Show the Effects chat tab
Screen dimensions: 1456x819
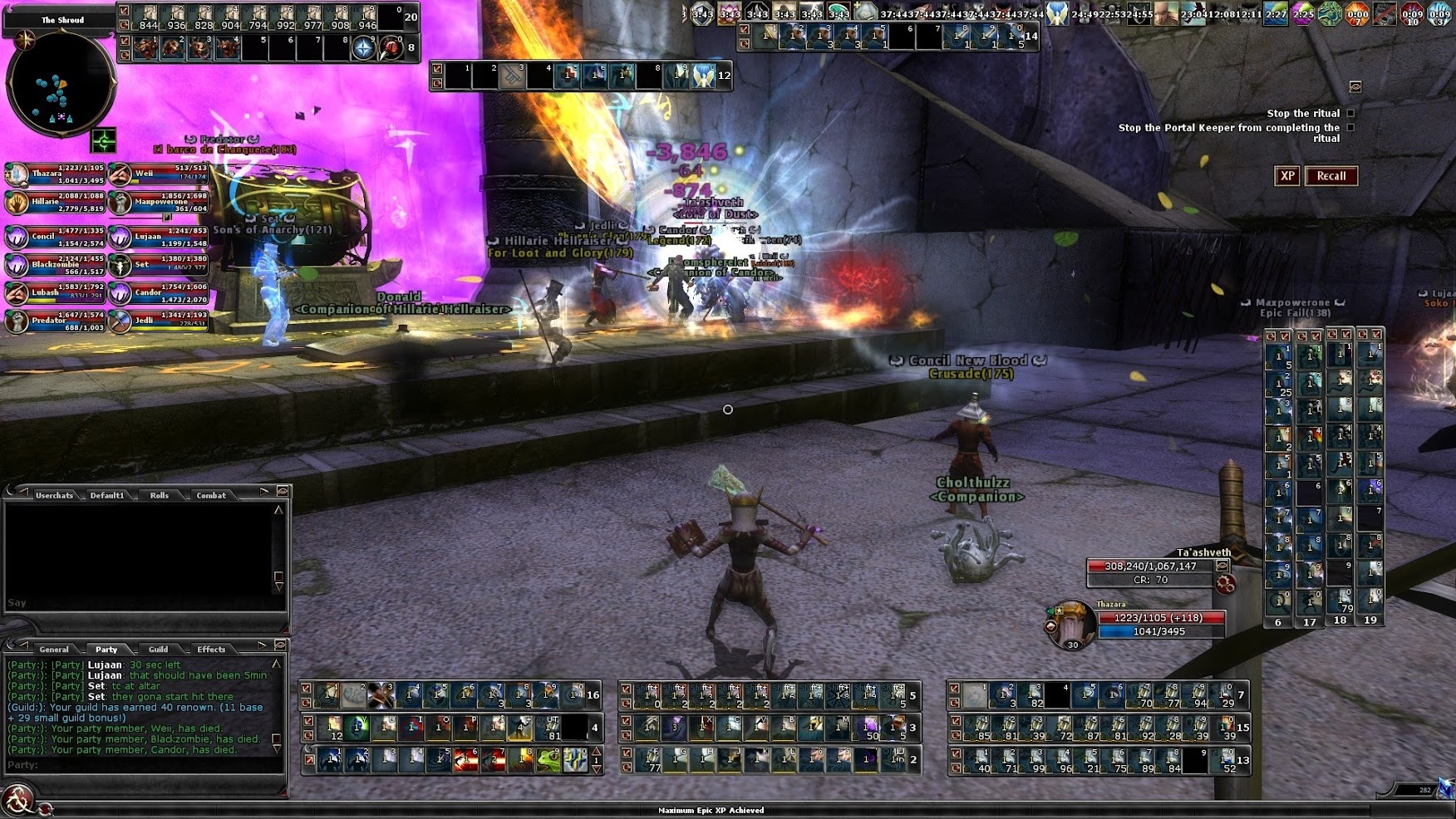[x=211, y=650]
